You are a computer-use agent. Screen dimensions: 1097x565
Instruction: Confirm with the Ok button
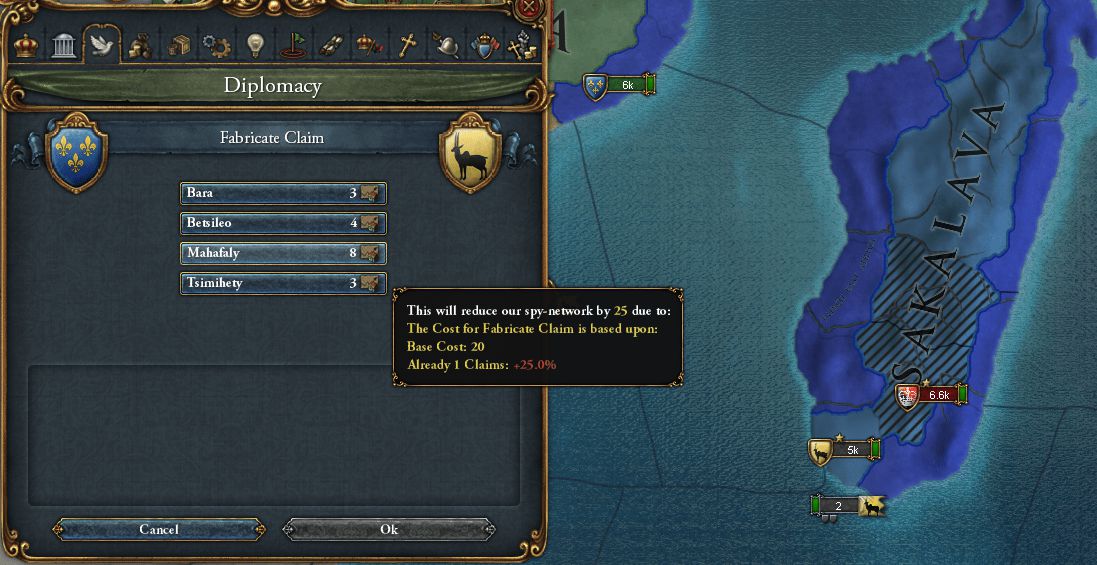pyautogui.click(x=389, y=529)
